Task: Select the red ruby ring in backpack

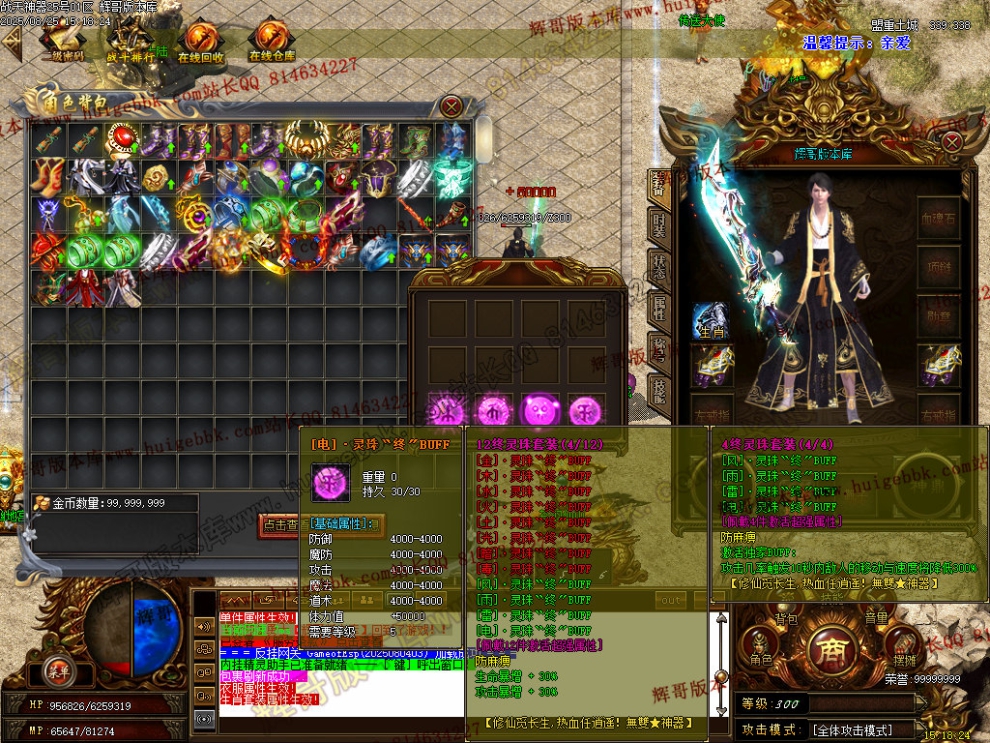Action: tap(122, 141)
